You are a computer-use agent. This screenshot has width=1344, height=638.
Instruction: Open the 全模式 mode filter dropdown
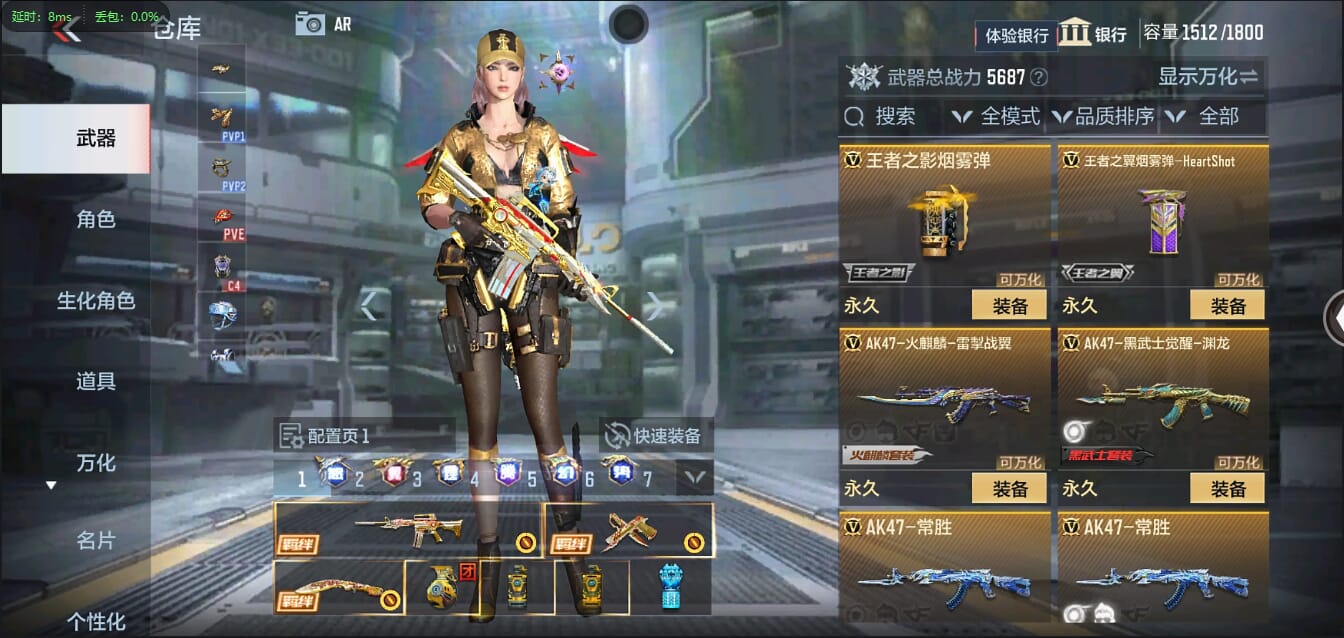coord(996,117)
